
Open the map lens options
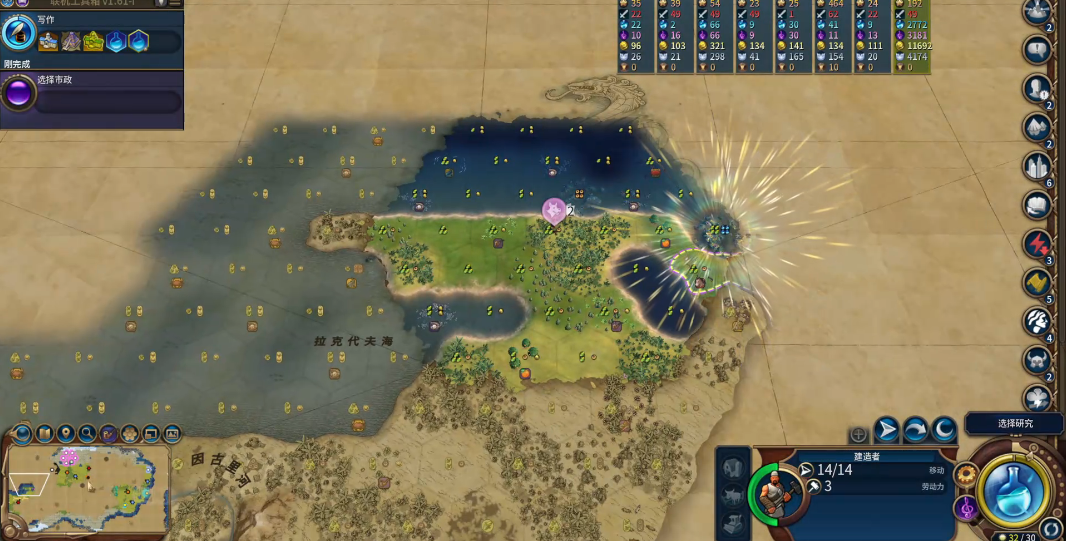coord(45,434)
